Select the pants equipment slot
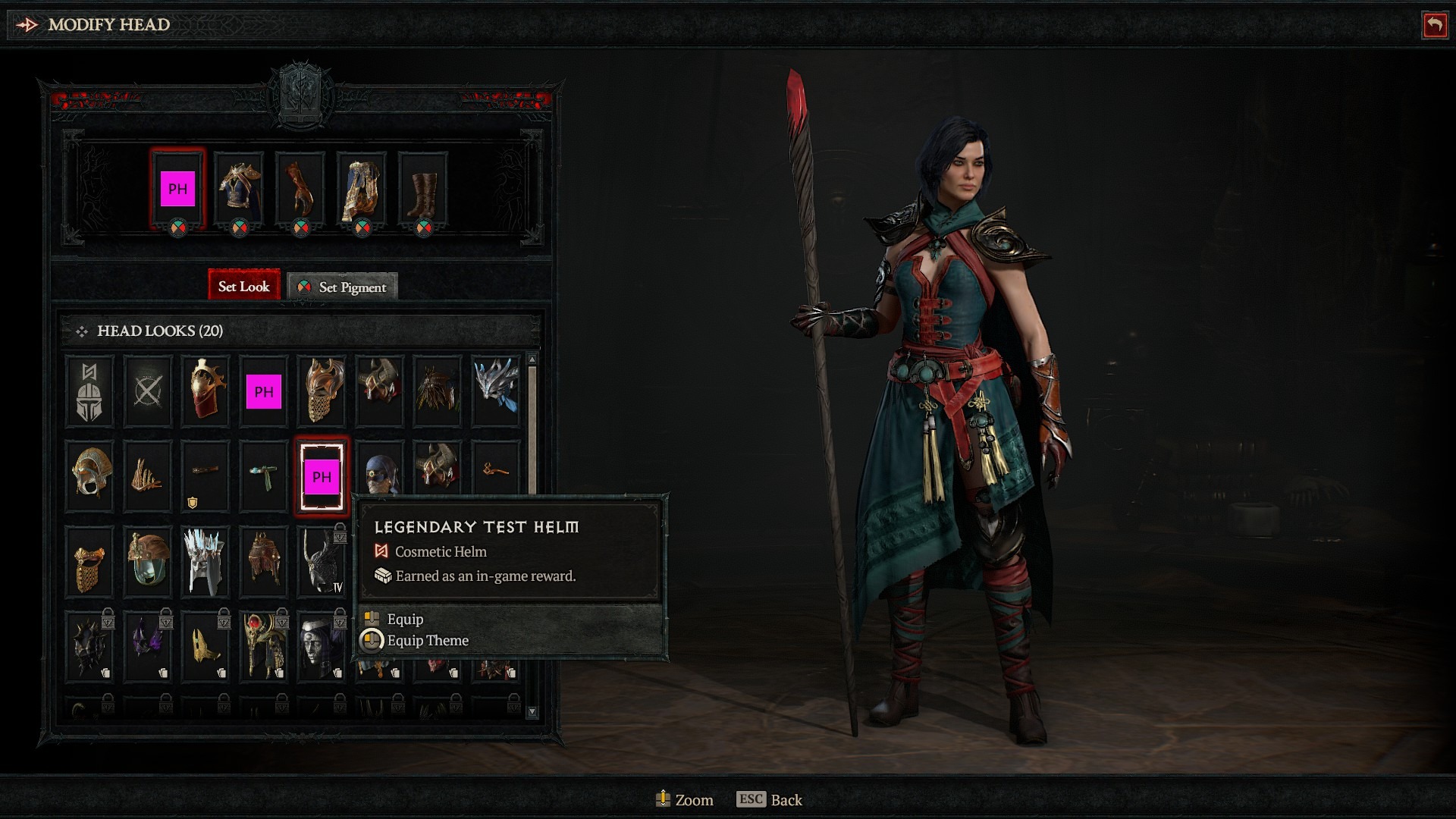Image resolution: width=1456 pixels, height=819 pixels. click(x=362, y=189)
